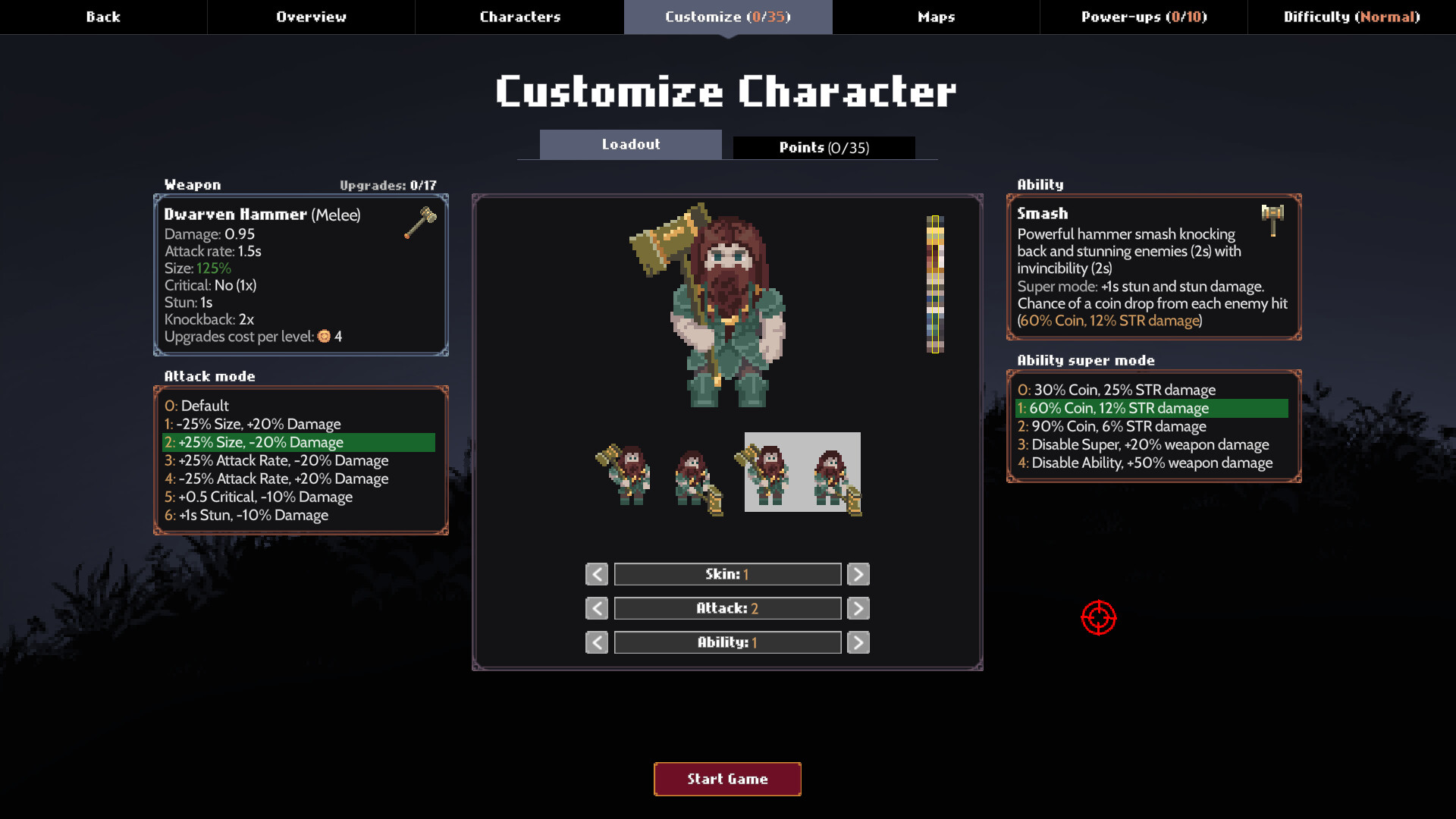The image size is (1456, 819).
Task: Choose the next Skin with right arrow
Action: click(x=858, y=574)
